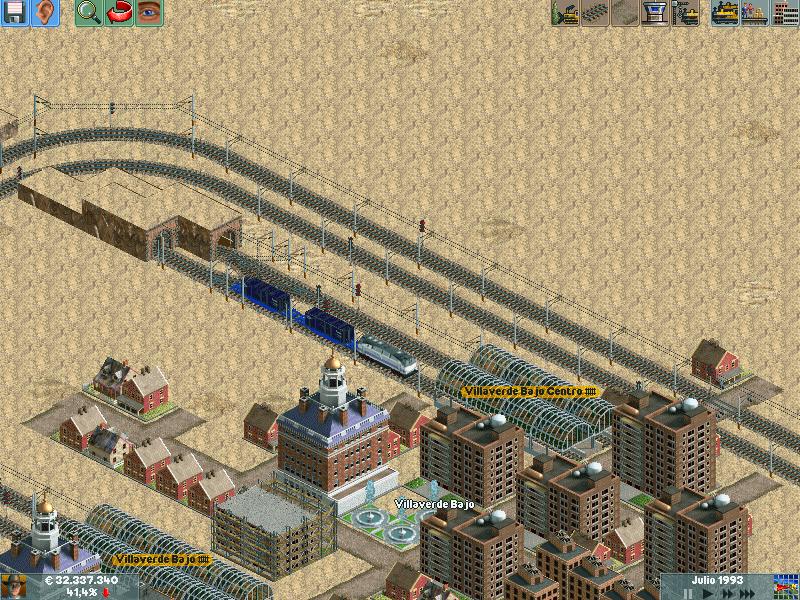Show the train vehicle list
This screenshot has height=600, width=800.
724,13
